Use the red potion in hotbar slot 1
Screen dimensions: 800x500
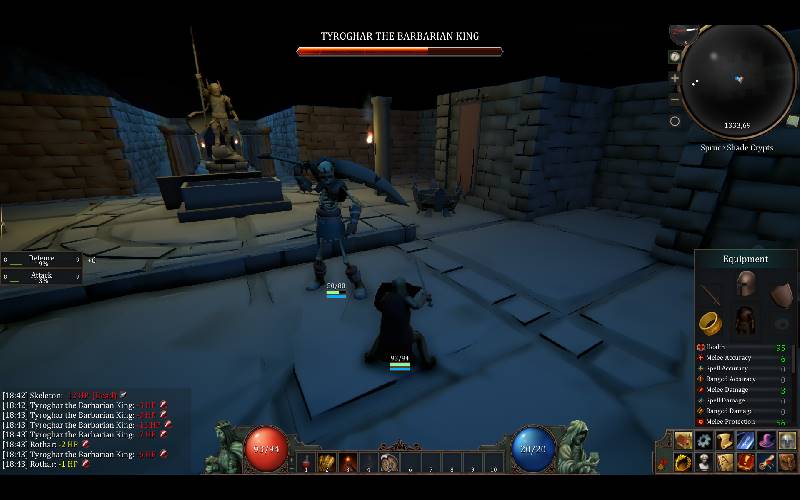pos(307,462)
